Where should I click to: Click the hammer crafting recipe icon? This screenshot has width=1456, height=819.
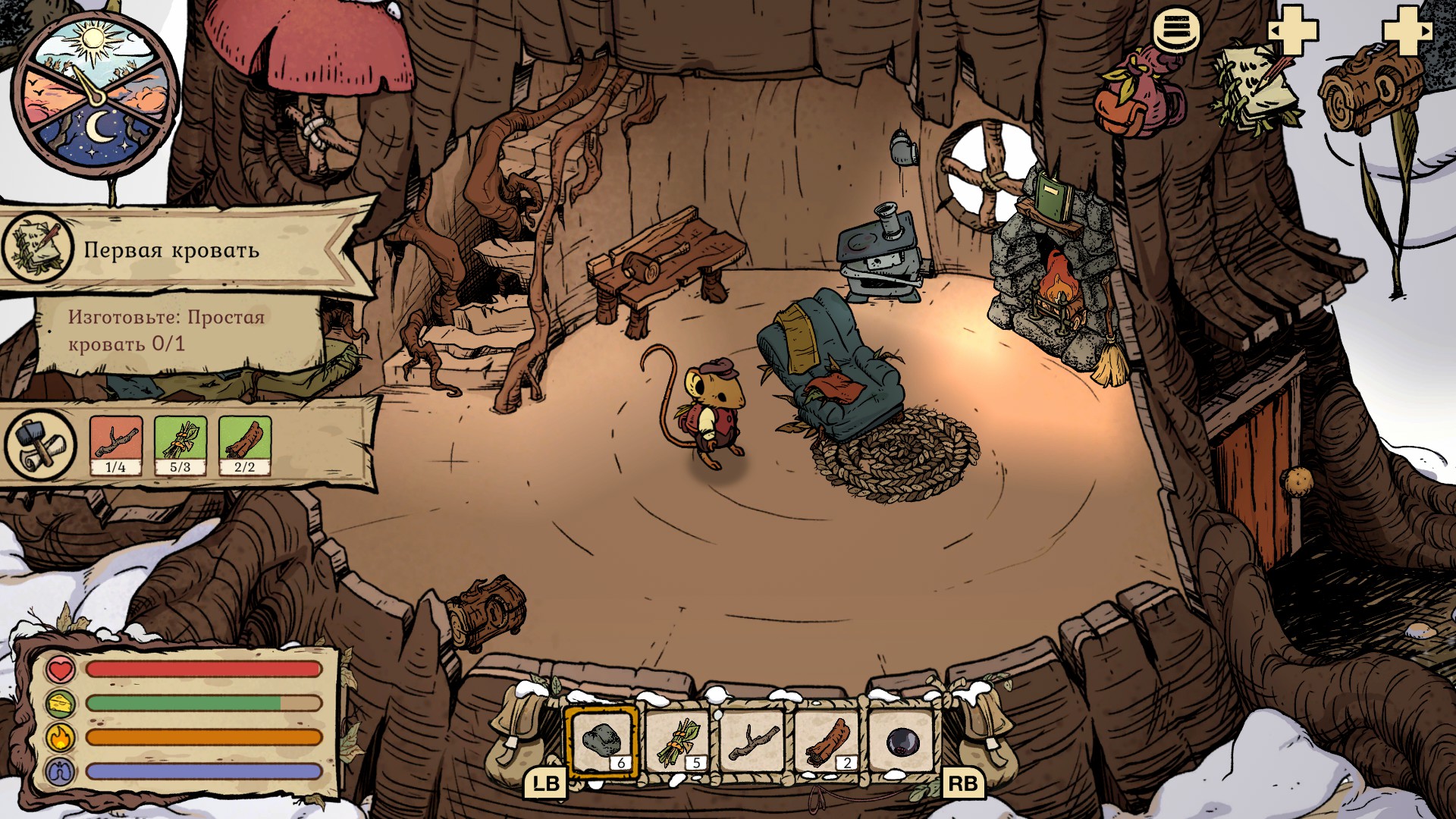pos(39,445)
